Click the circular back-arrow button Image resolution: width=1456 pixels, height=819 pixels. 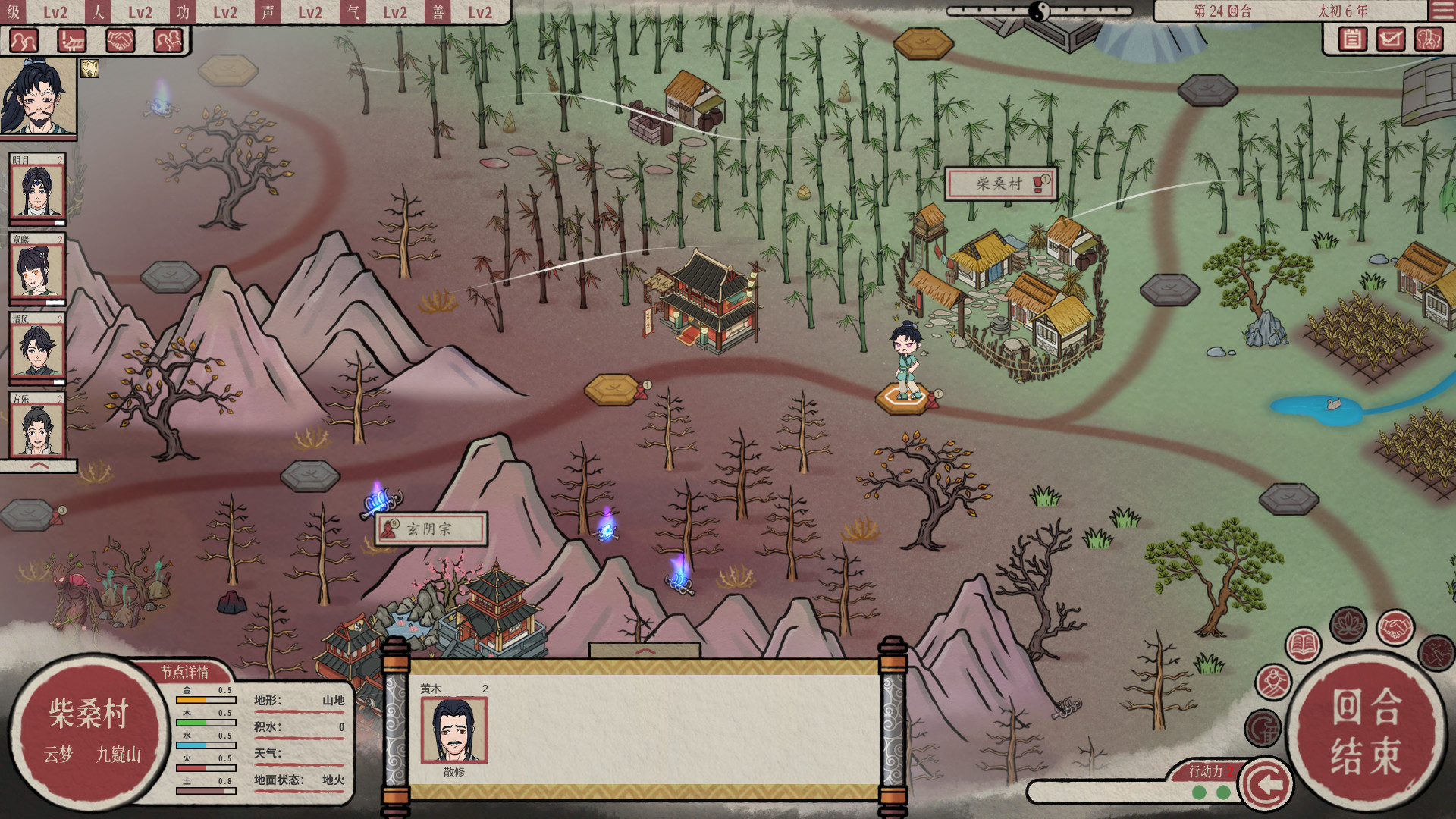(1265, 784)
